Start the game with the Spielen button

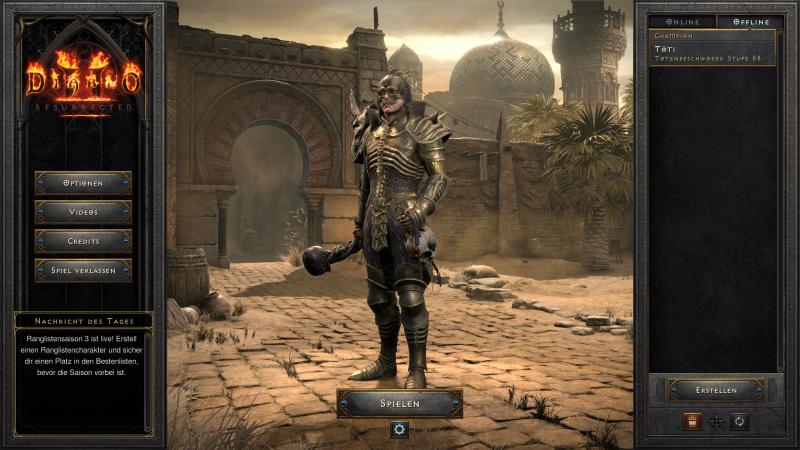400,403
